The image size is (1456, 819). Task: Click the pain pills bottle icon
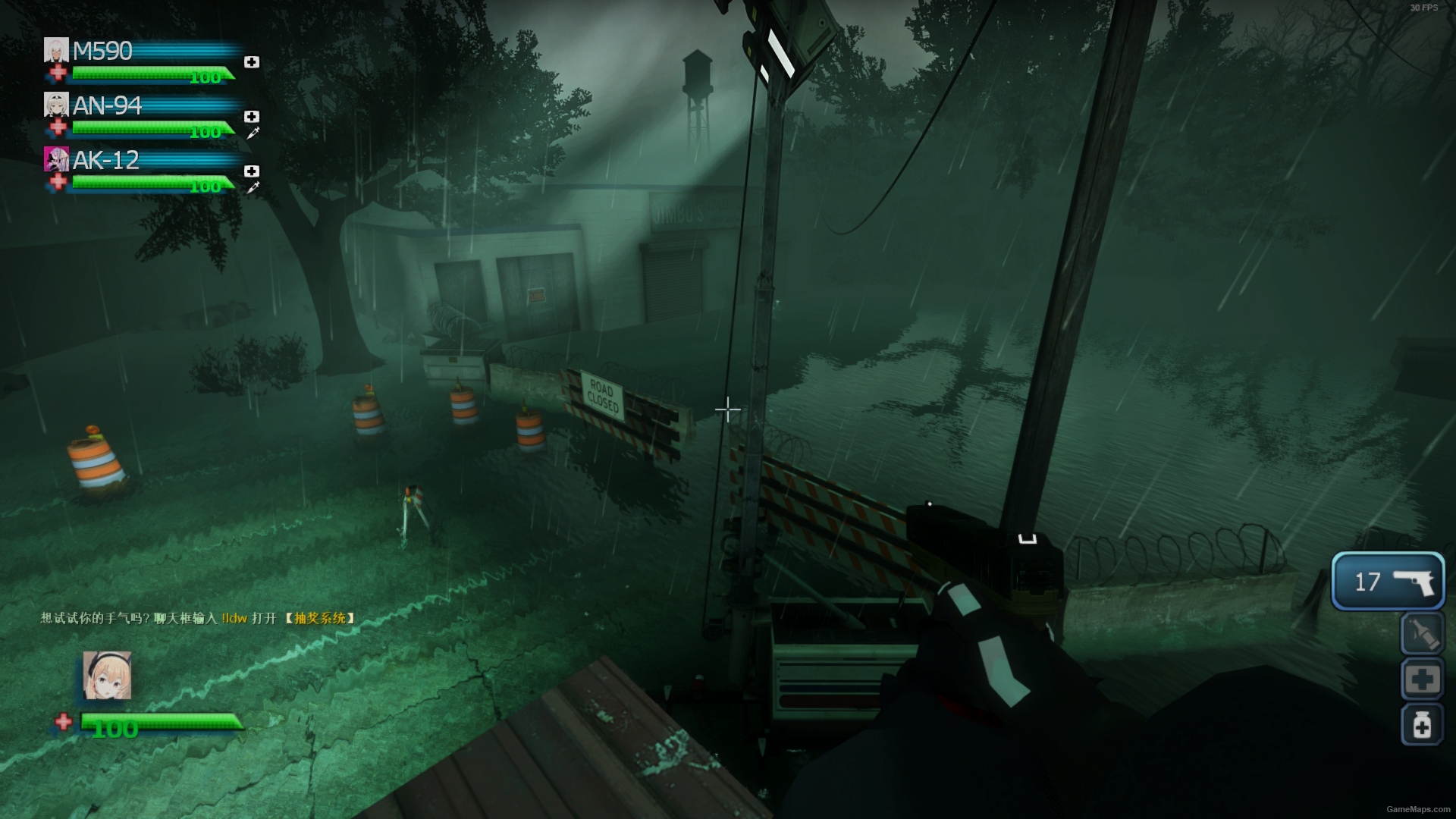click(x=1423, y=725)
